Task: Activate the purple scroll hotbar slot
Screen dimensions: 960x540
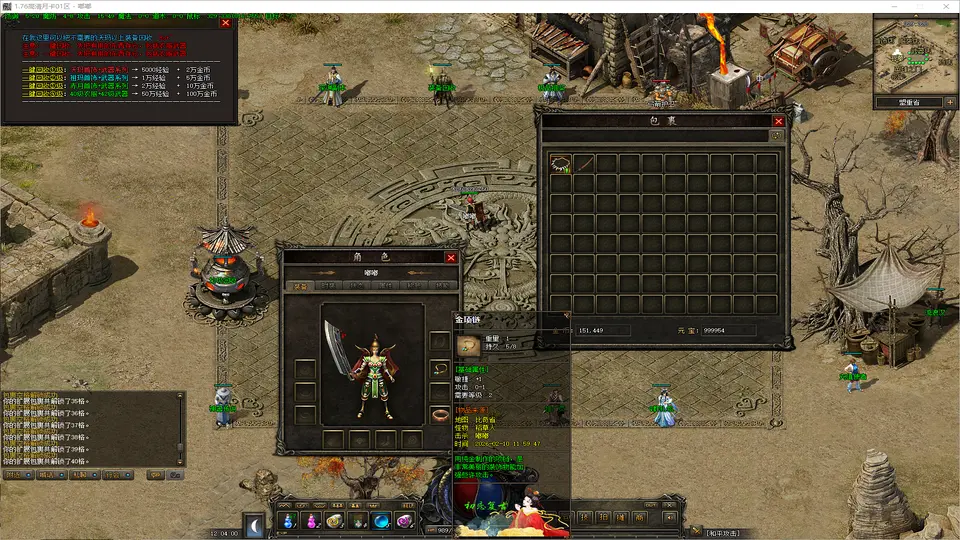Action: pos(404,521)
